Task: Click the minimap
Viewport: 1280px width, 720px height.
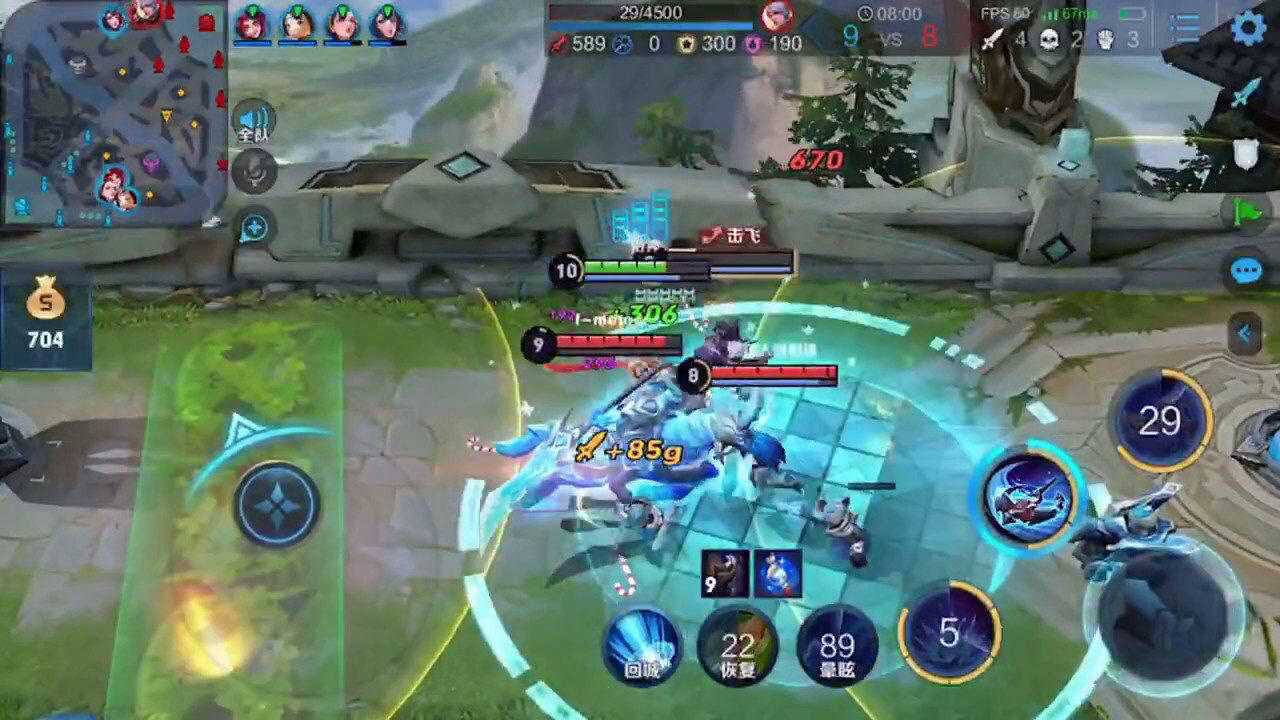Action: click(x=110, y=112)
